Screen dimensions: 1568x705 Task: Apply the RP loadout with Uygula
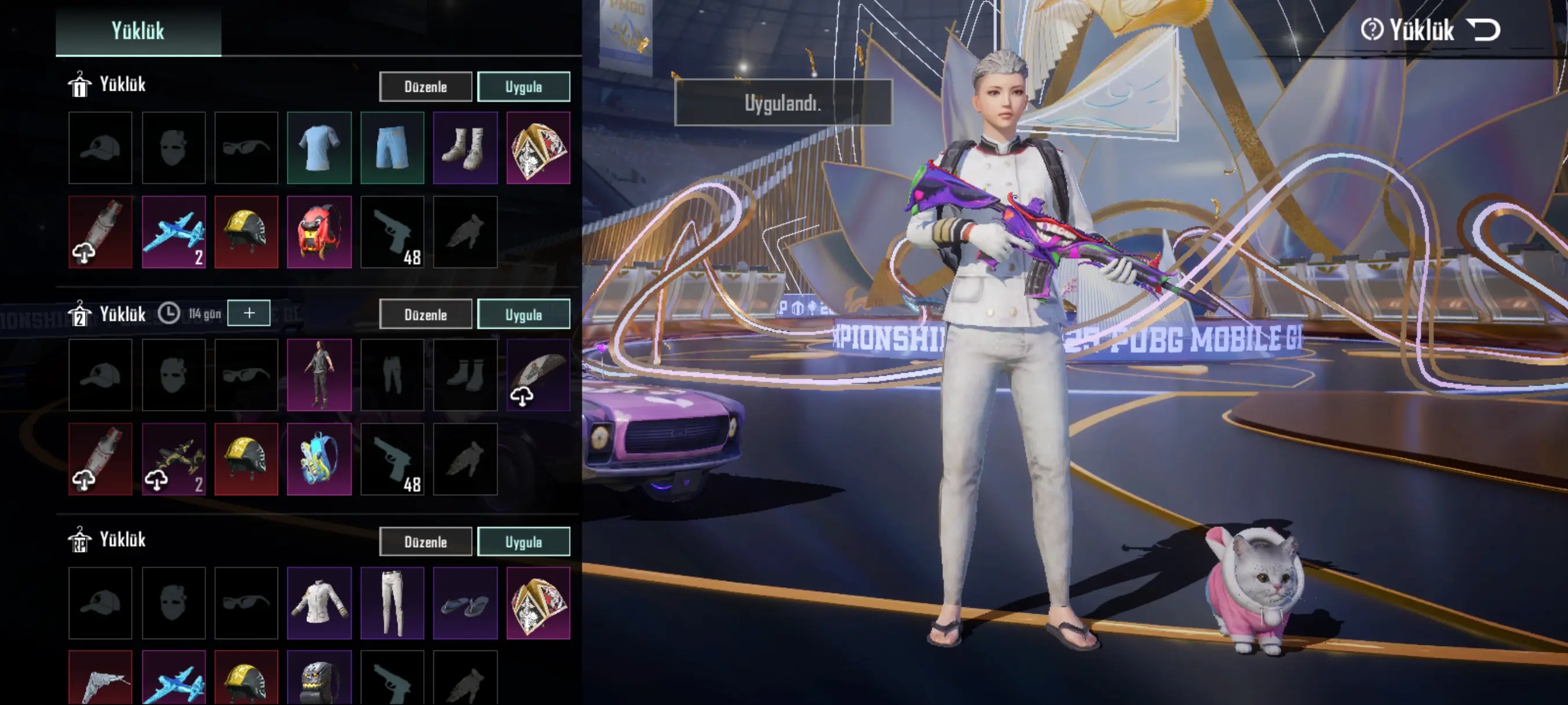[x=523, y=541]
